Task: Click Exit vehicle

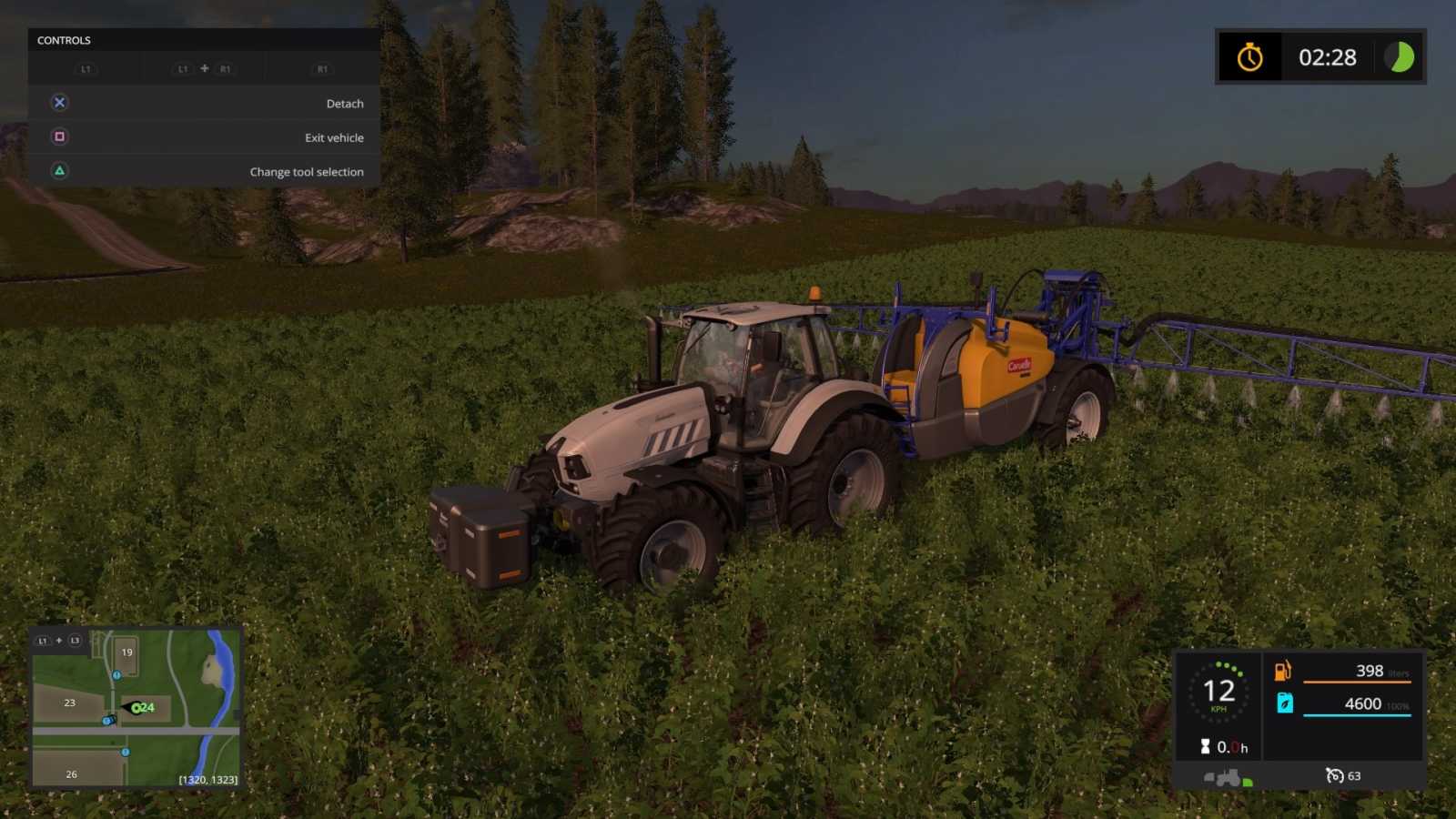Action: tap(333, 136)
